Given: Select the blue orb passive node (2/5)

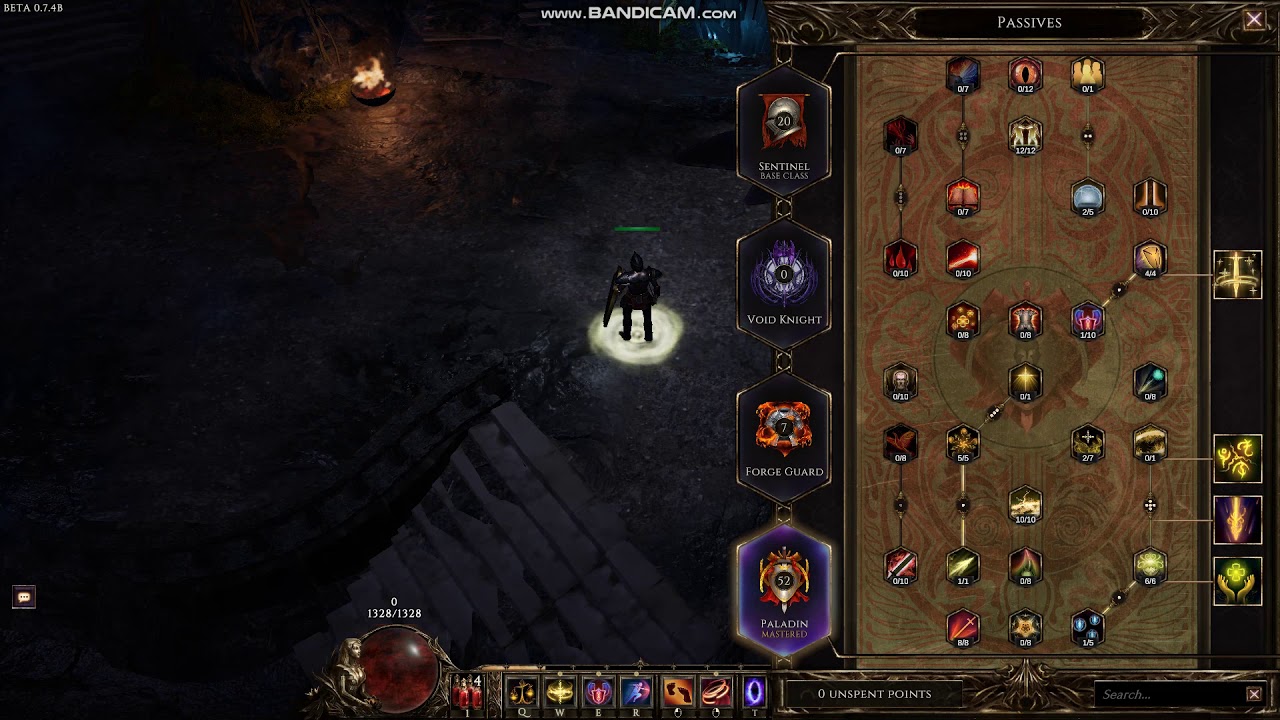Looking at the screenshot, I should 1087,197.
